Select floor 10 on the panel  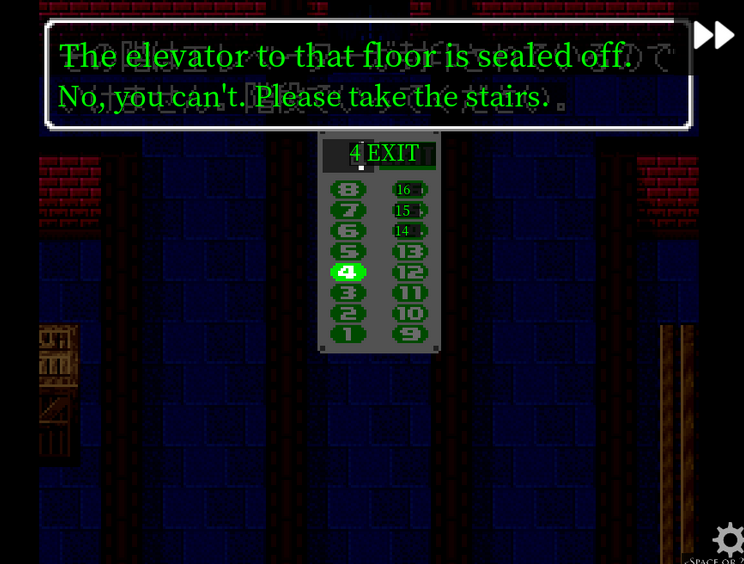pos(409,313)
